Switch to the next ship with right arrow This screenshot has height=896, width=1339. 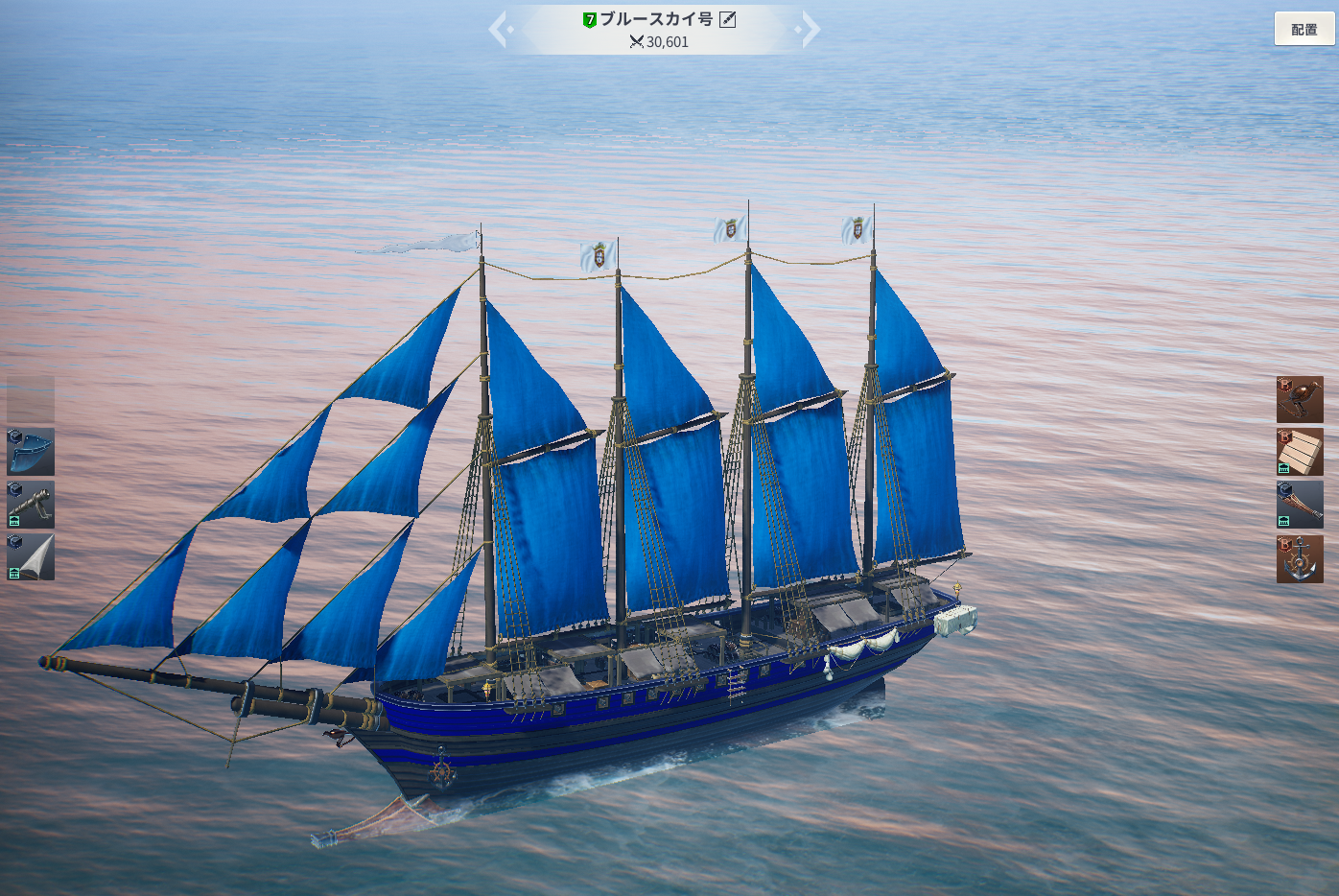(x=810, y=29)
